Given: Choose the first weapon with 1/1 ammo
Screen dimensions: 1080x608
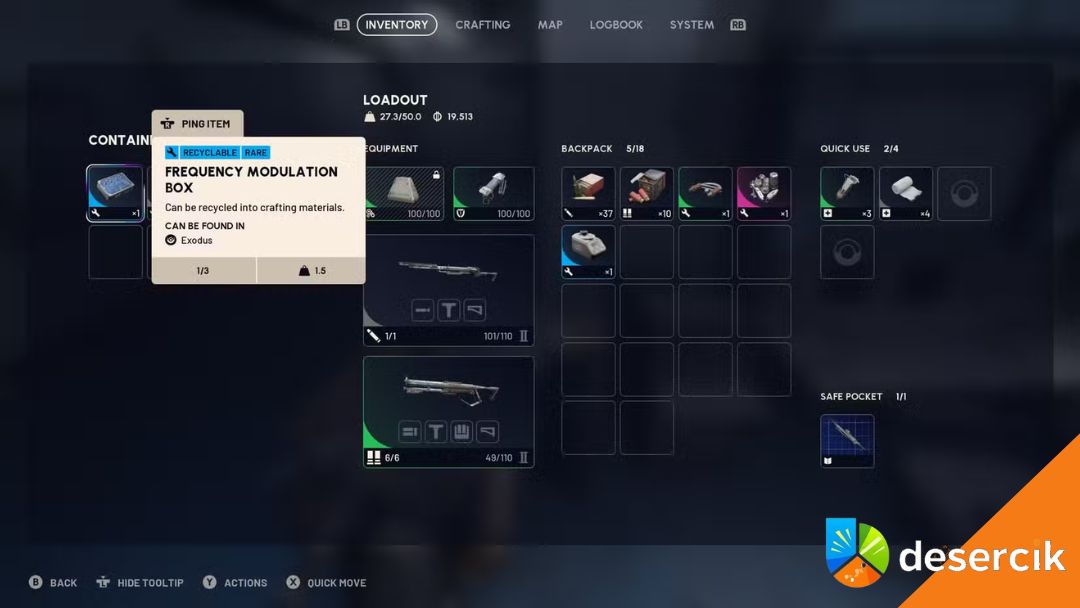Looking at the screenshot, I should (448, 290).
